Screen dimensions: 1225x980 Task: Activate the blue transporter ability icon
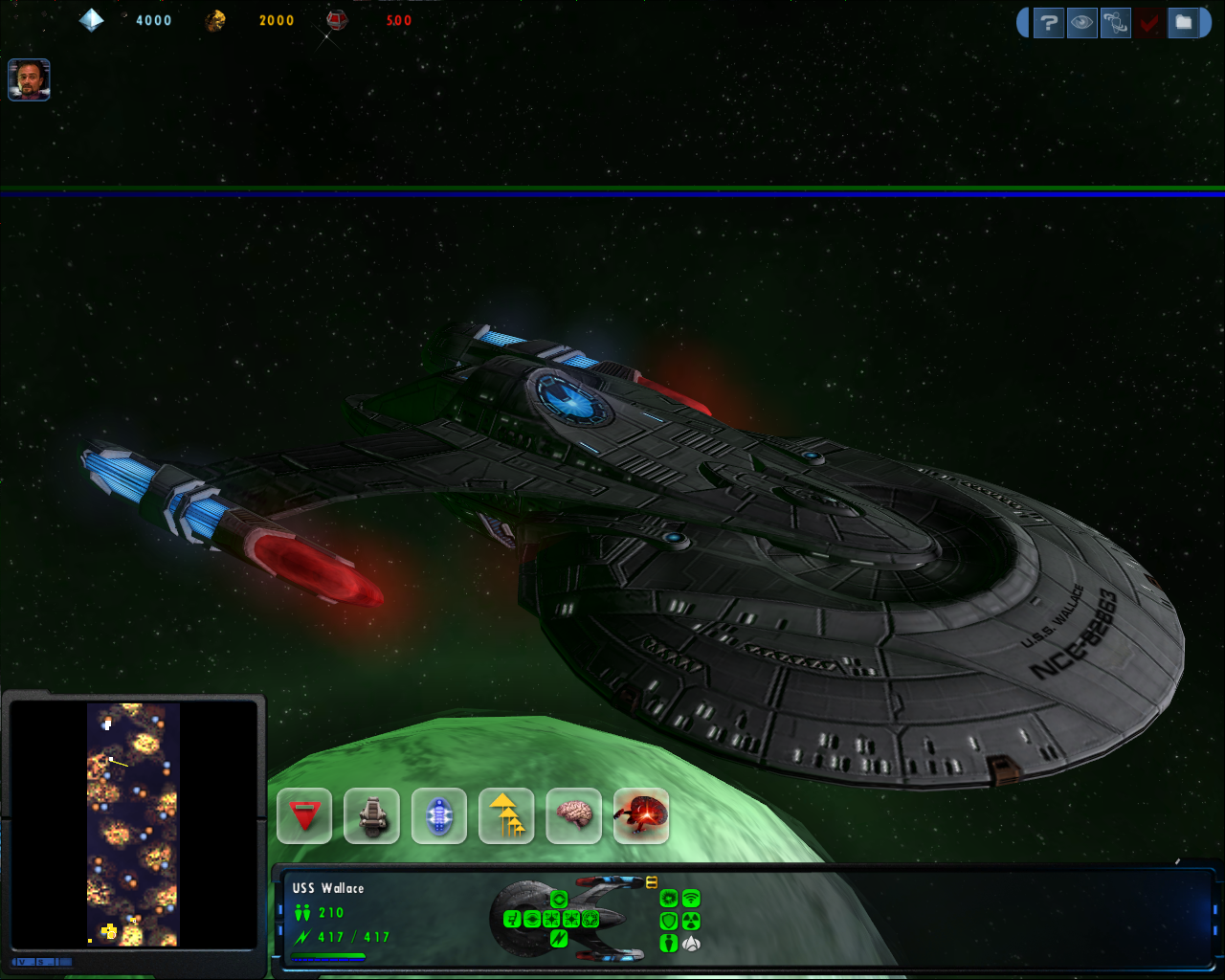(x=439, y=816)
